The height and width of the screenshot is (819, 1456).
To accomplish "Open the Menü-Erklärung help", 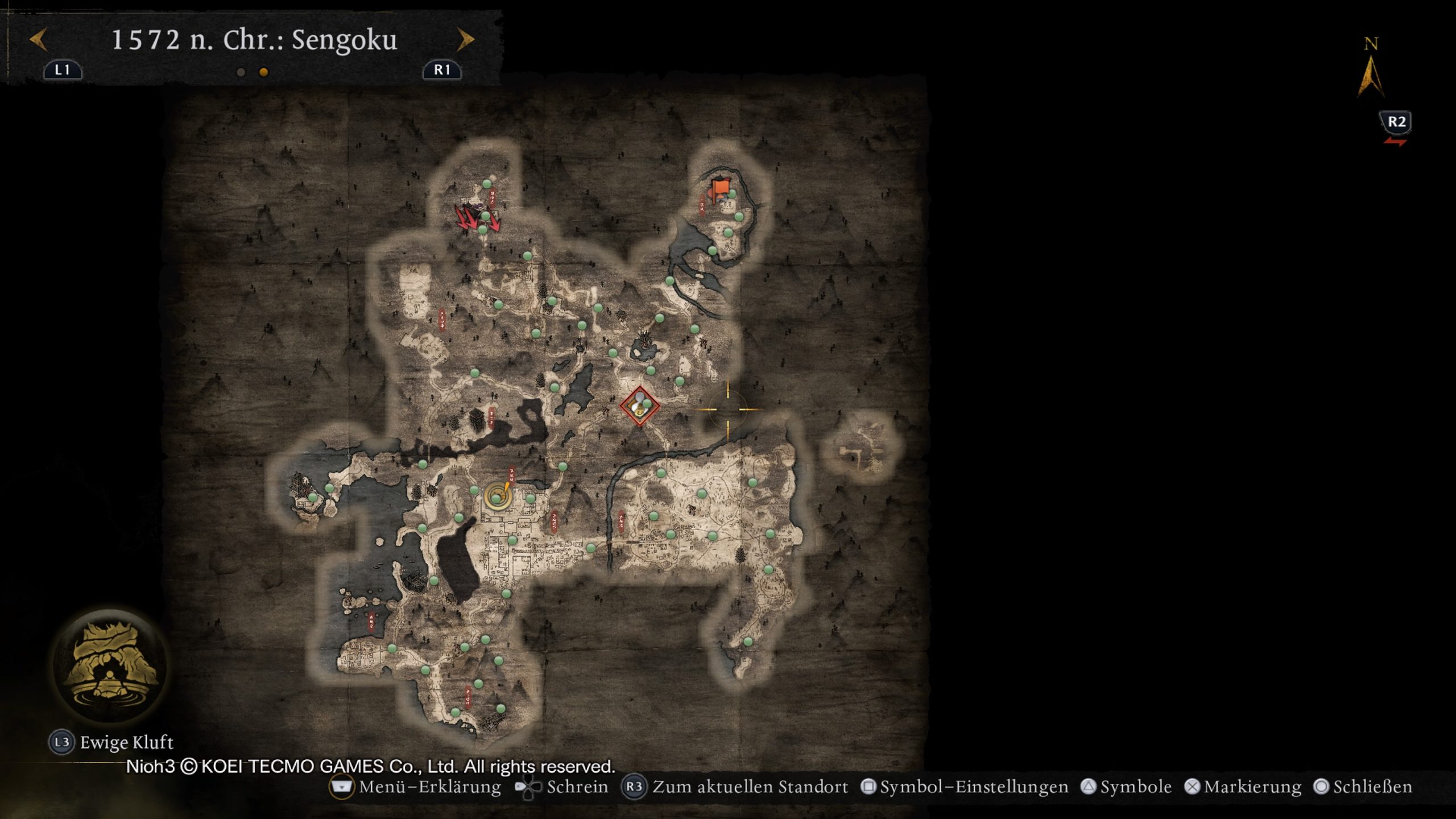I will 416,787.
